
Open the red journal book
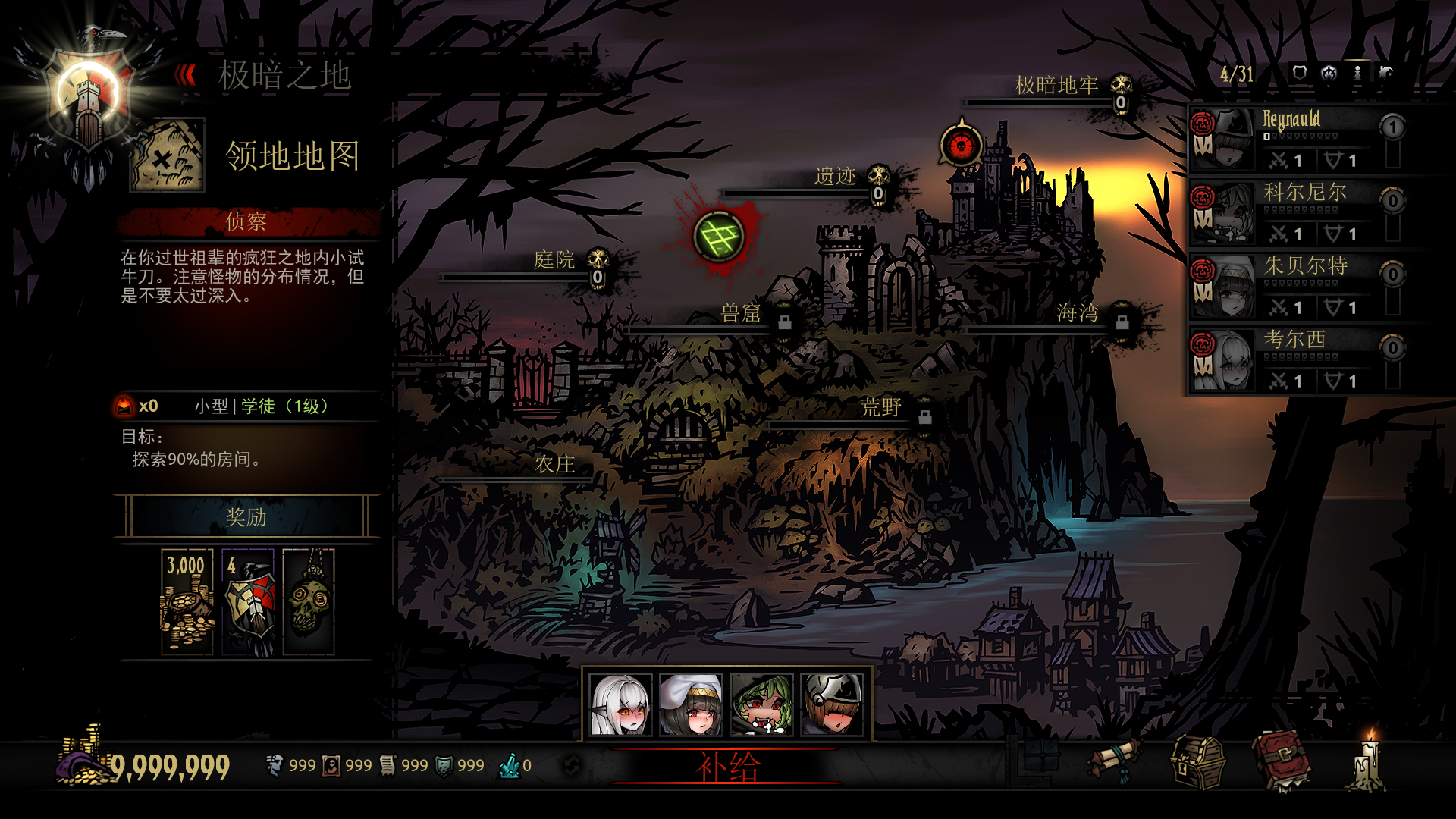[x=1281, y=761]
